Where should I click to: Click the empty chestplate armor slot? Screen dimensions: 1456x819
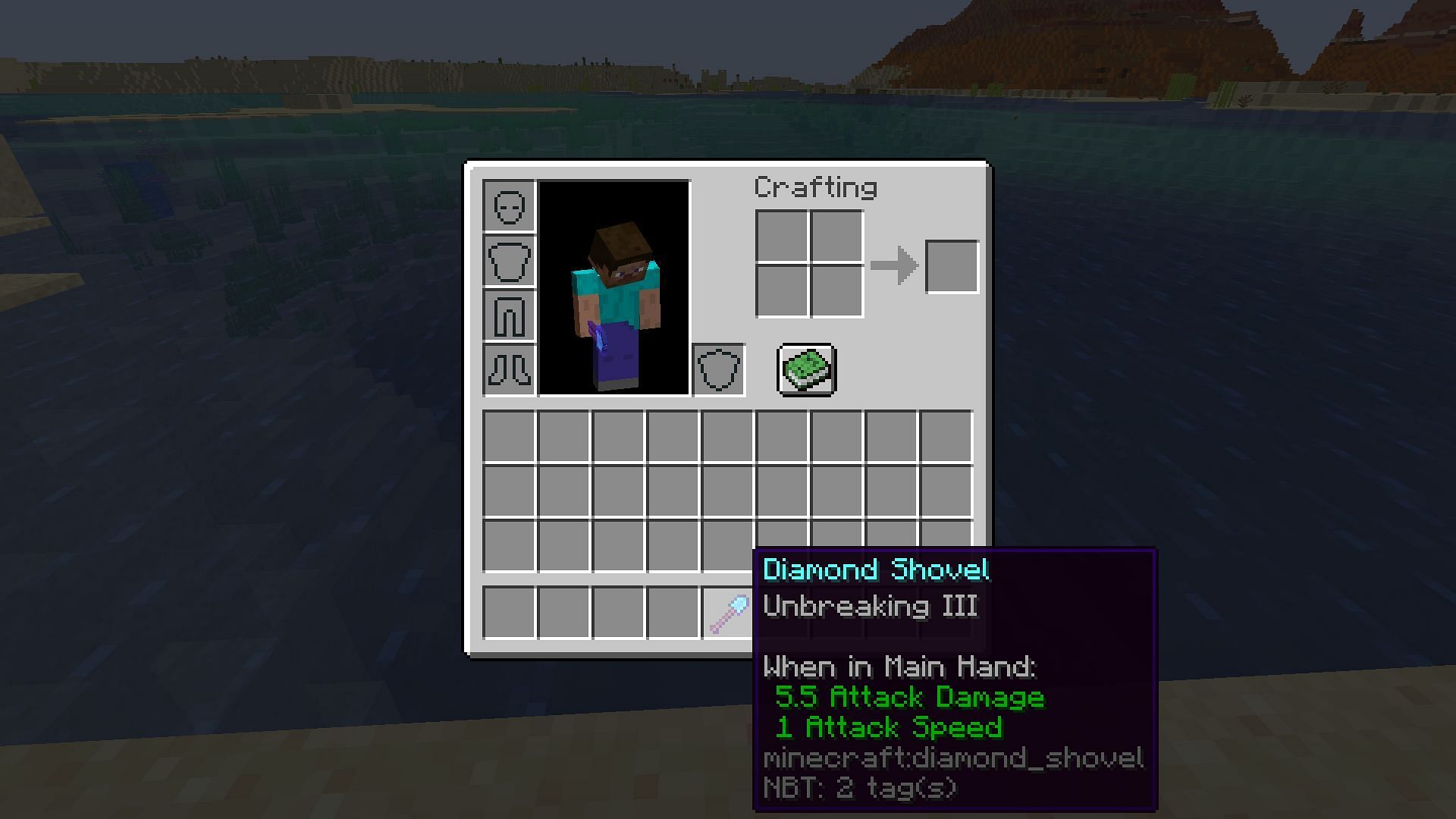(x=509, y=261)
